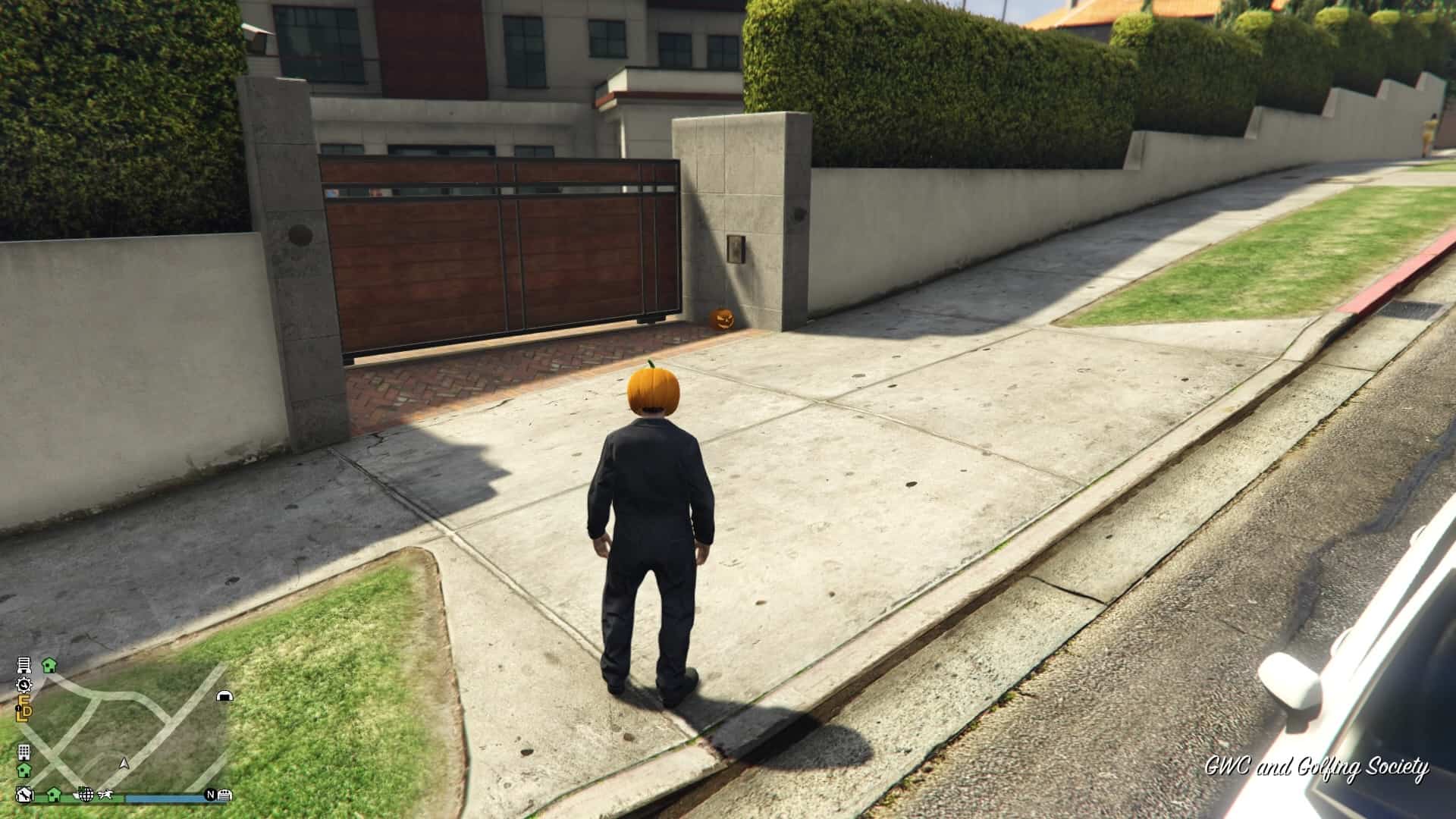Select the arch-shaped tunnel garage blip

pos(224,695)
